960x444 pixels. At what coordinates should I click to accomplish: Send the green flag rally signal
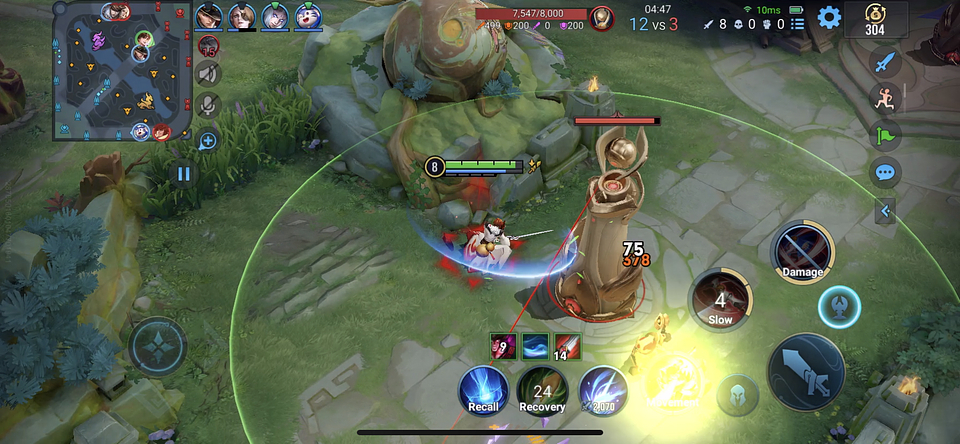884,135
